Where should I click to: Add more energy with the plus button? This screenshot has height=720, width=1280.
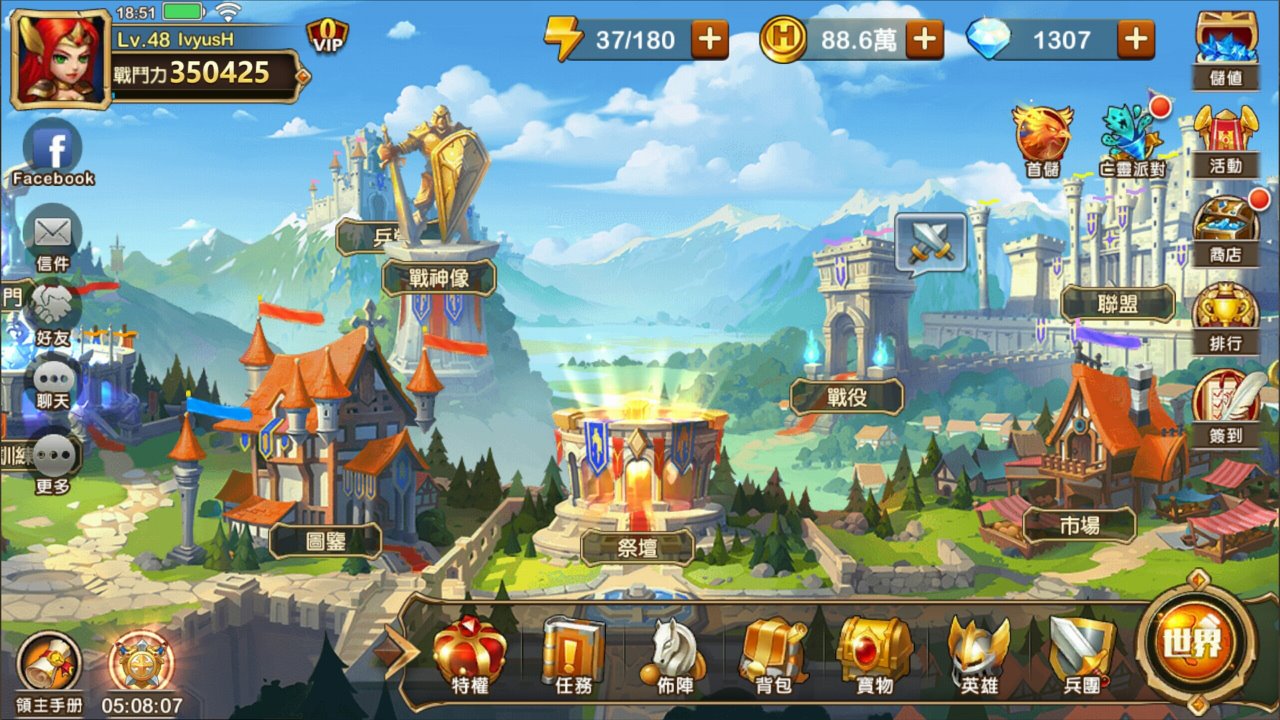click(x=710, y=40)
